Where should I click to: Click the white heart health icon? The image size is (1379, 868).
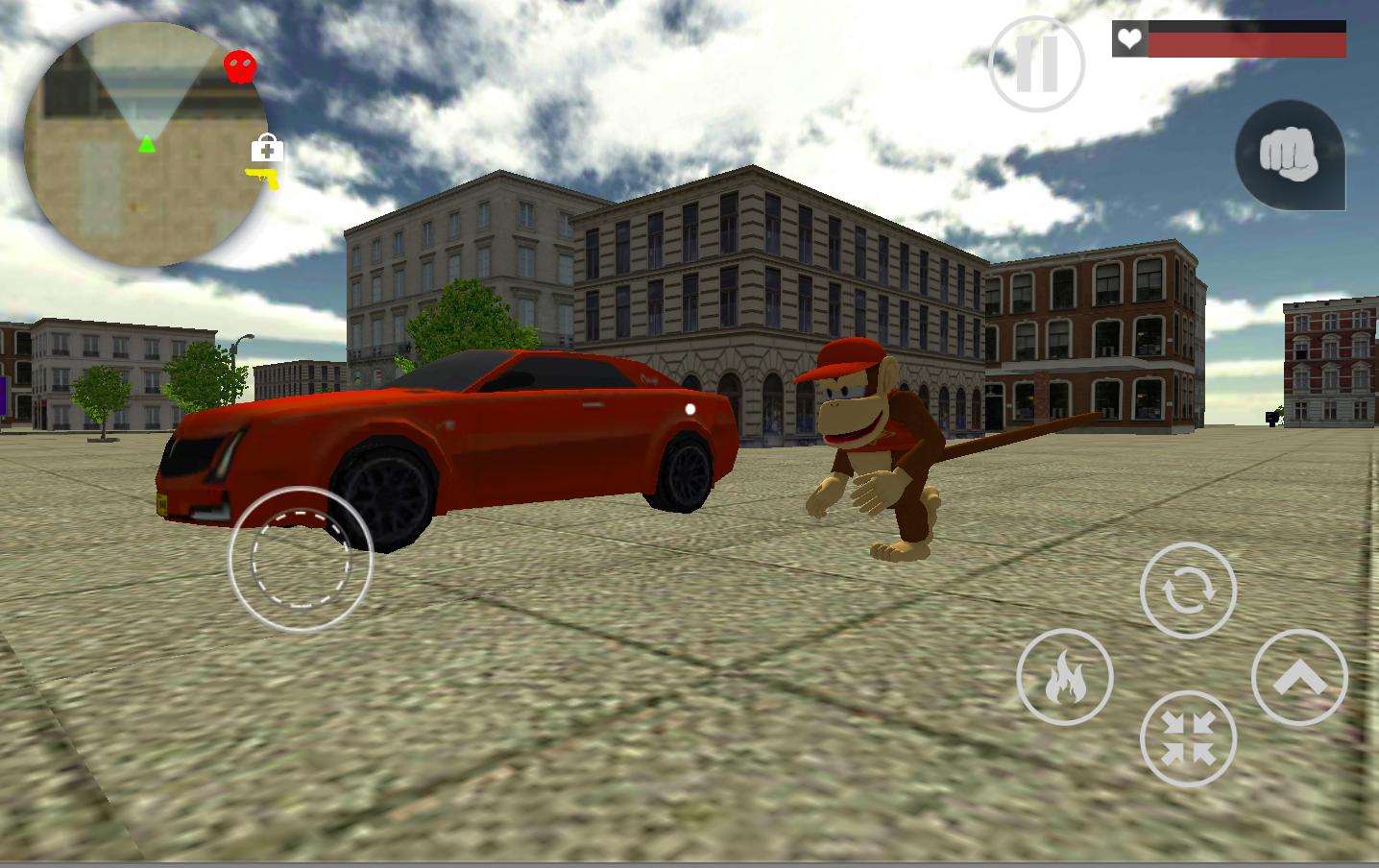click(x=1129, y=39)
